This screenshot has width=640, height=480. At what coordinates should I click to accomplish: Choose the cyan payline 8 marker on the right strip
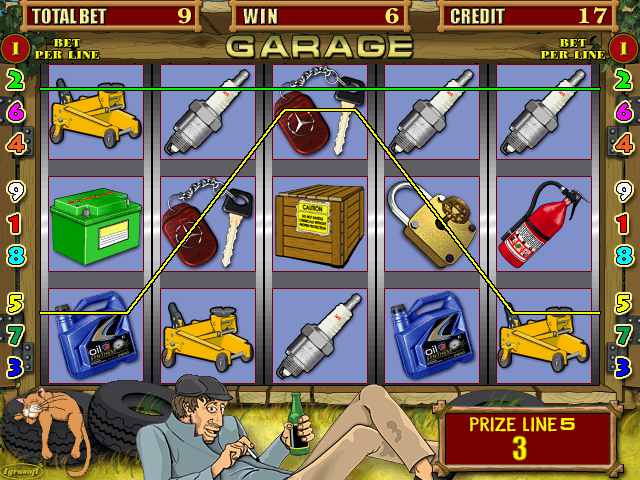624,254
